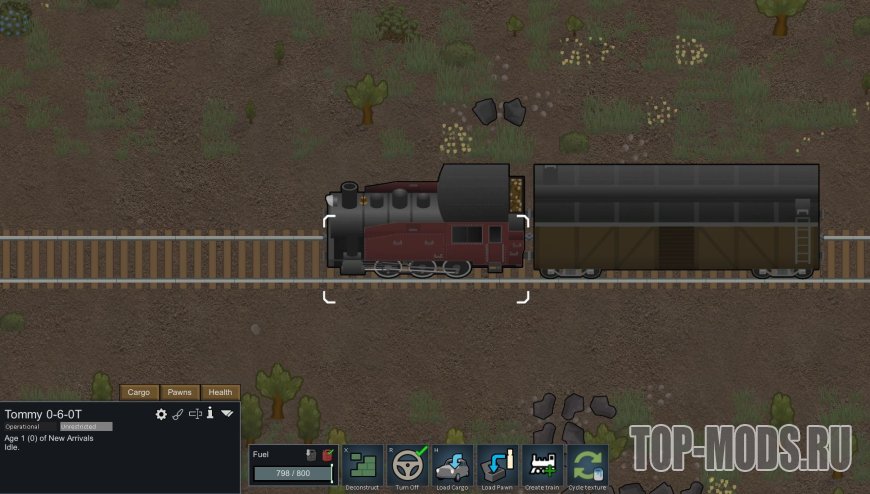Click the down-arrow icon in inspect panel

[227, 414]
